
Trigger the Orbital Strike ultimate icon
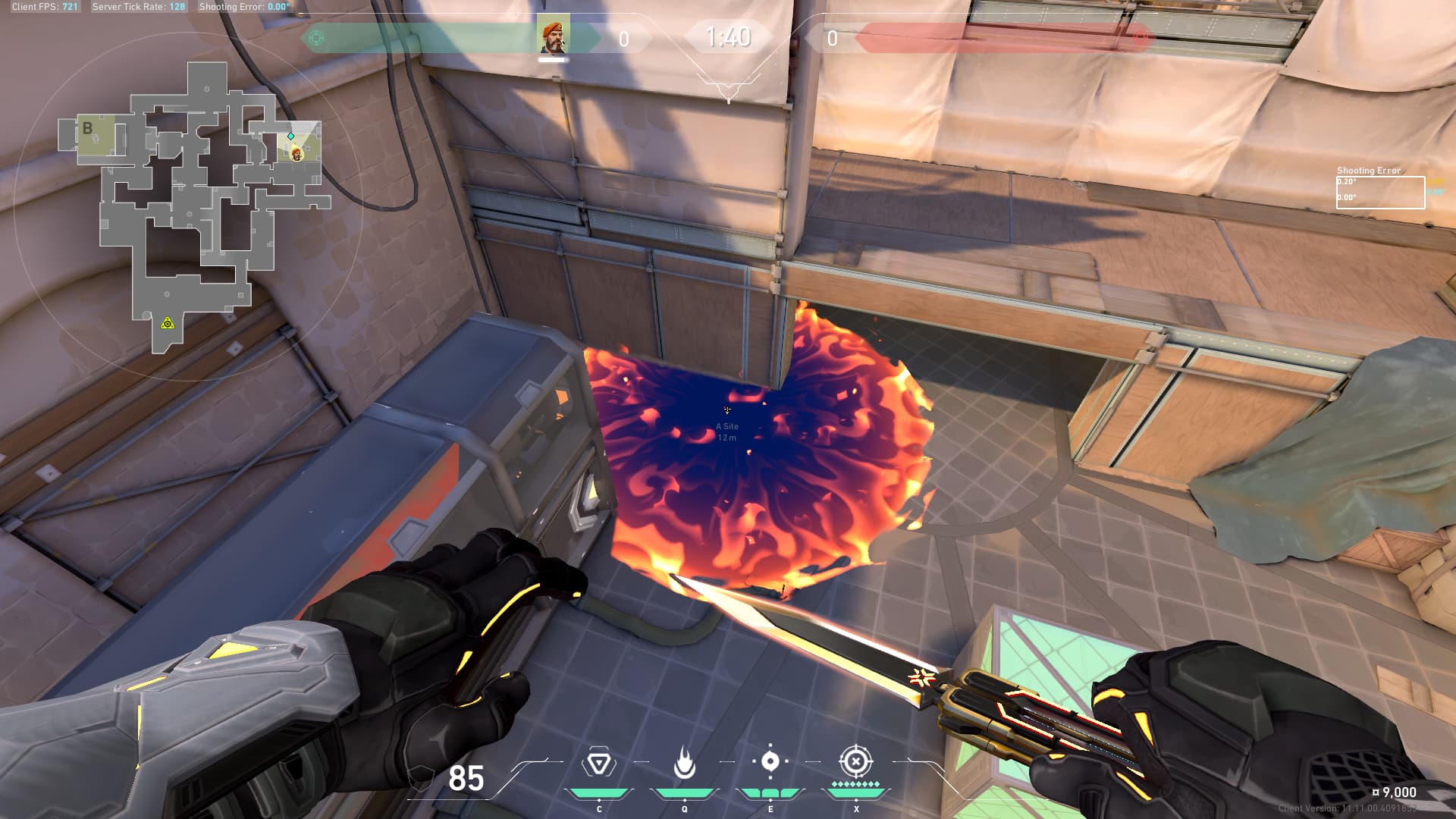pyautogui.click(x=855, y=761)
